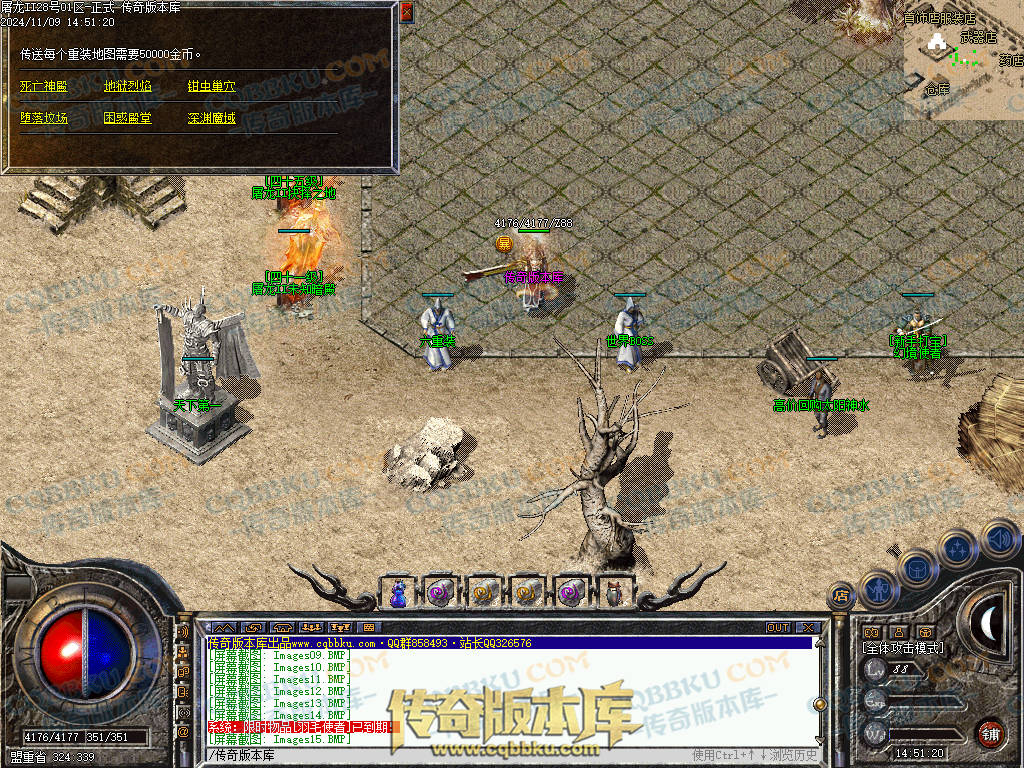Click the red 铺 stall button

click(989, 733)
